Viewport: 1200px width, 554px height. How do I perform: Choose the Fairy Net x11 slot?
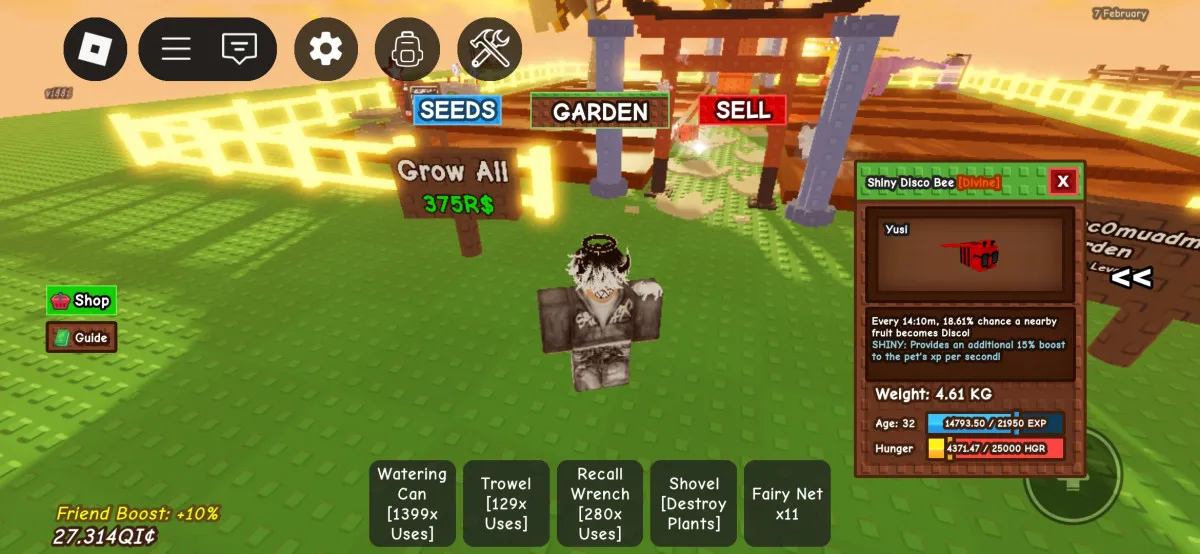pos(787,503)
